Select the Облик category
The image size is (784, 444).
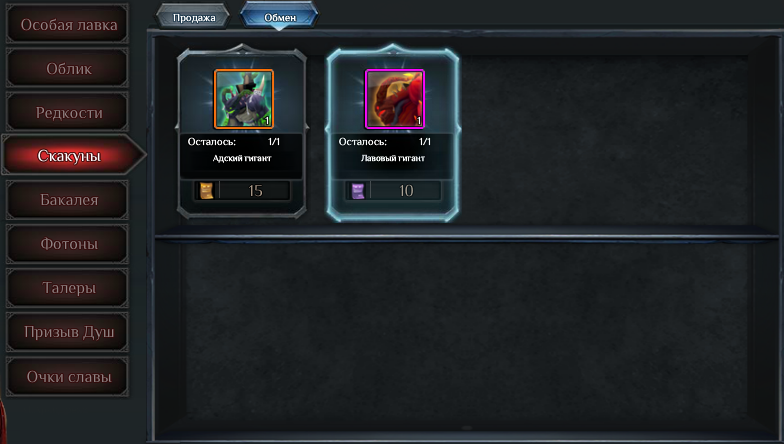[68, 69]
